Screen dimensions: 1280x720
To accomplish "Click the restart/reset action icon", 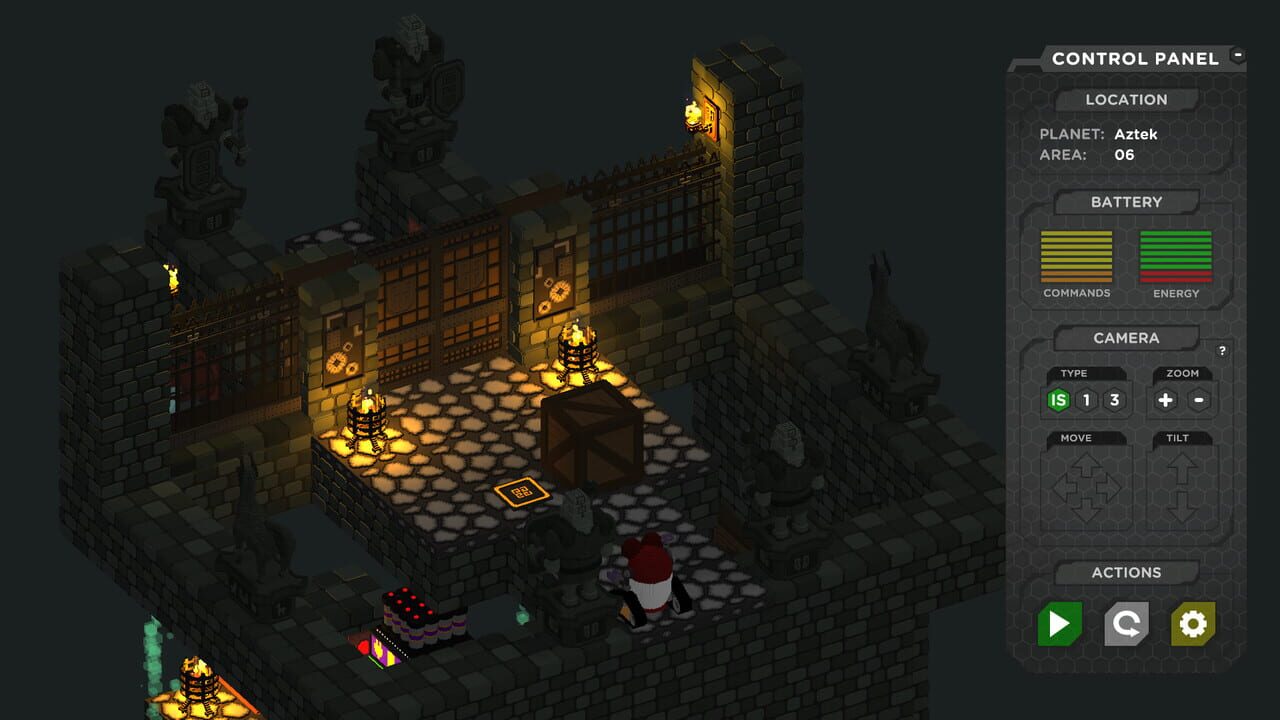I will click(x=1126, y=625).
